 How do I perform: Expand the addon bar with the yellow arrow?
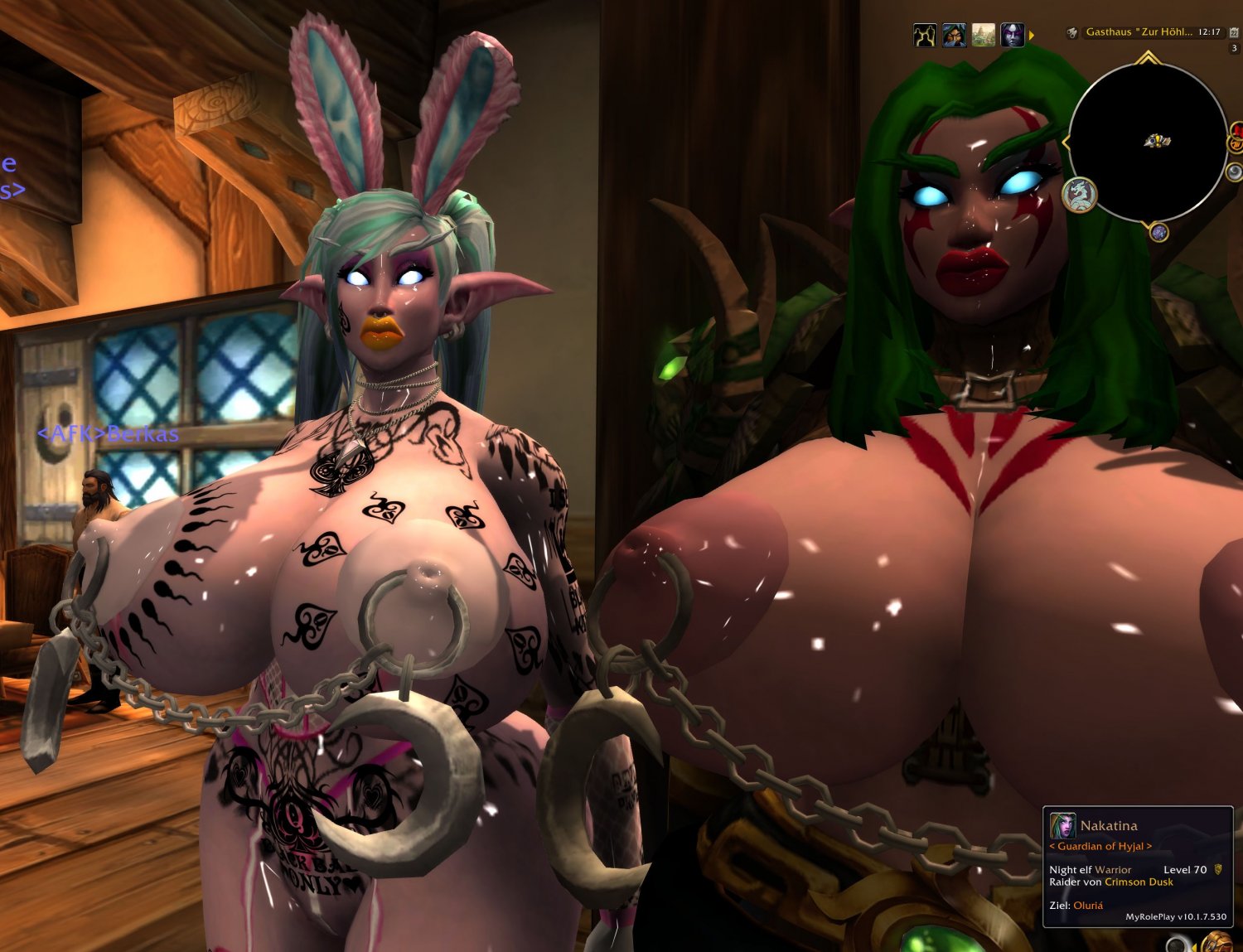pos(1031,35)
